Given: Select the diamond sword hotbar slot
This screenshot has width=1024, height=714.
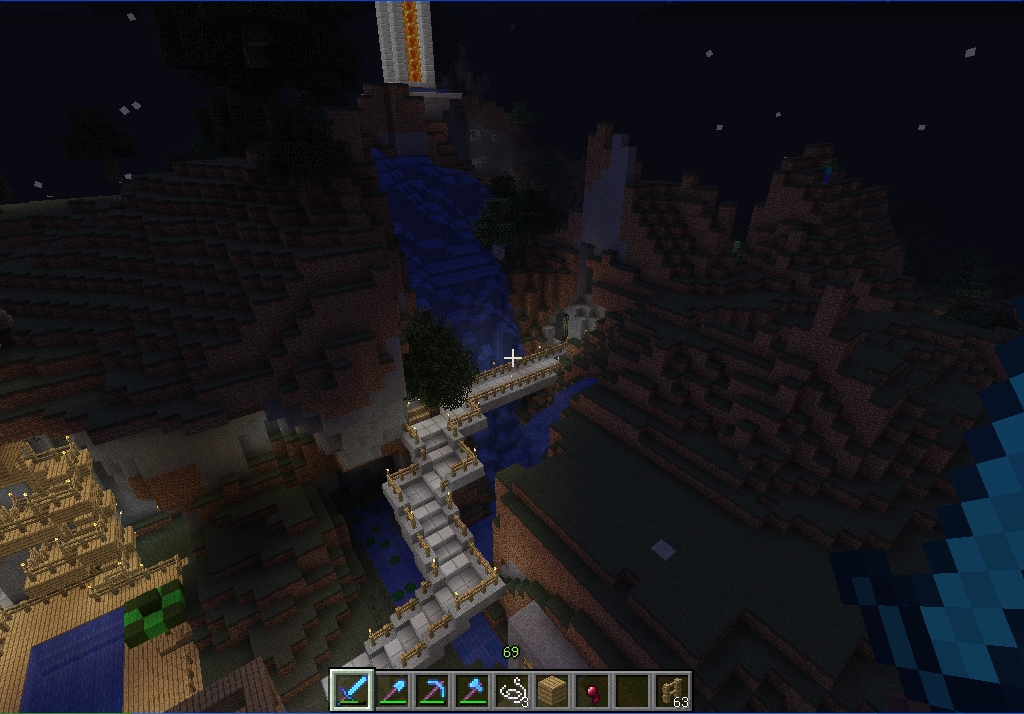Looking at the screenshot, I should (x=352, y=690).
